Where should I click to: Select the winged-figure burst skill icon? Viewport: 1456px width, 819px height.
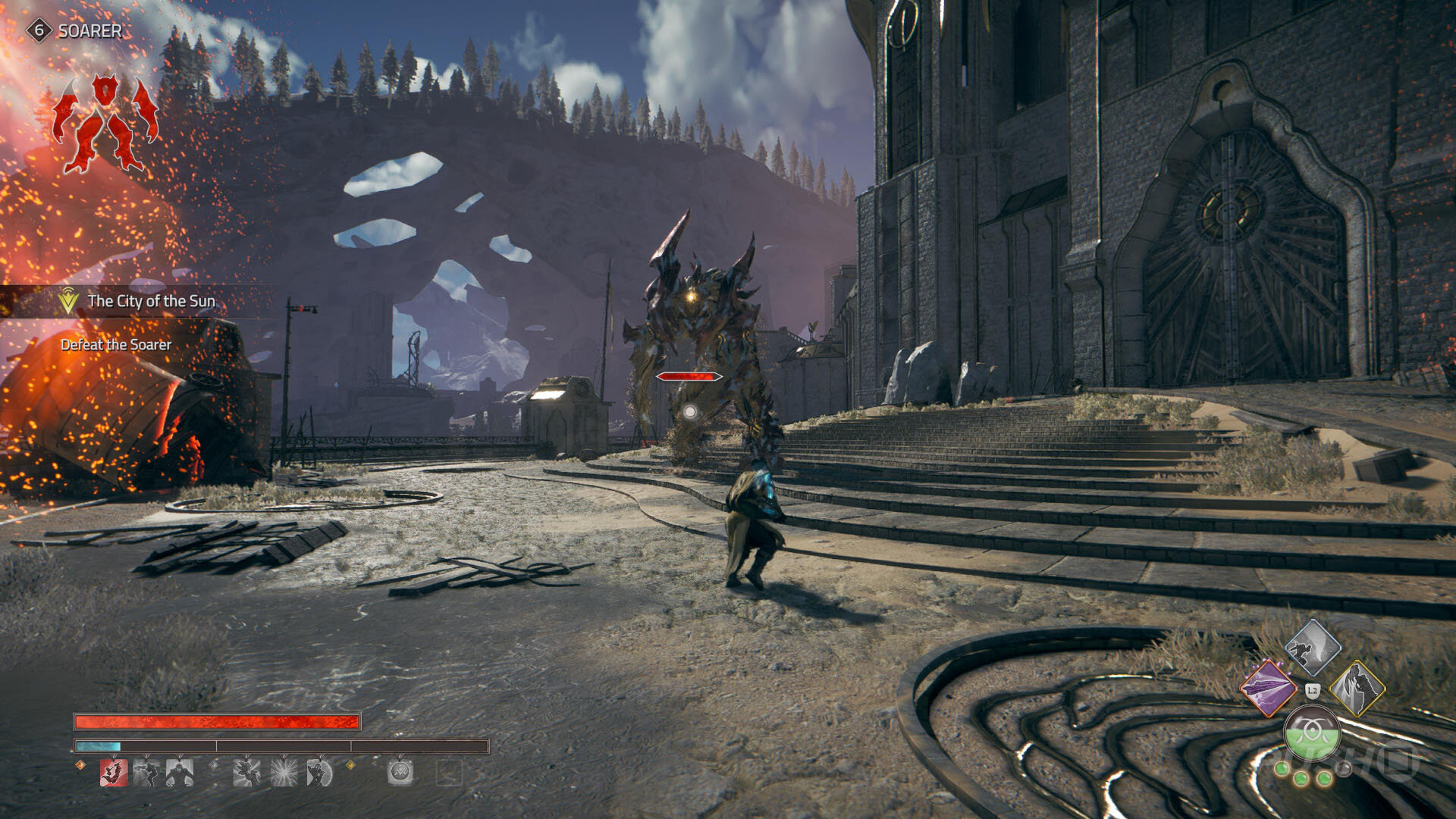point(247,773)
